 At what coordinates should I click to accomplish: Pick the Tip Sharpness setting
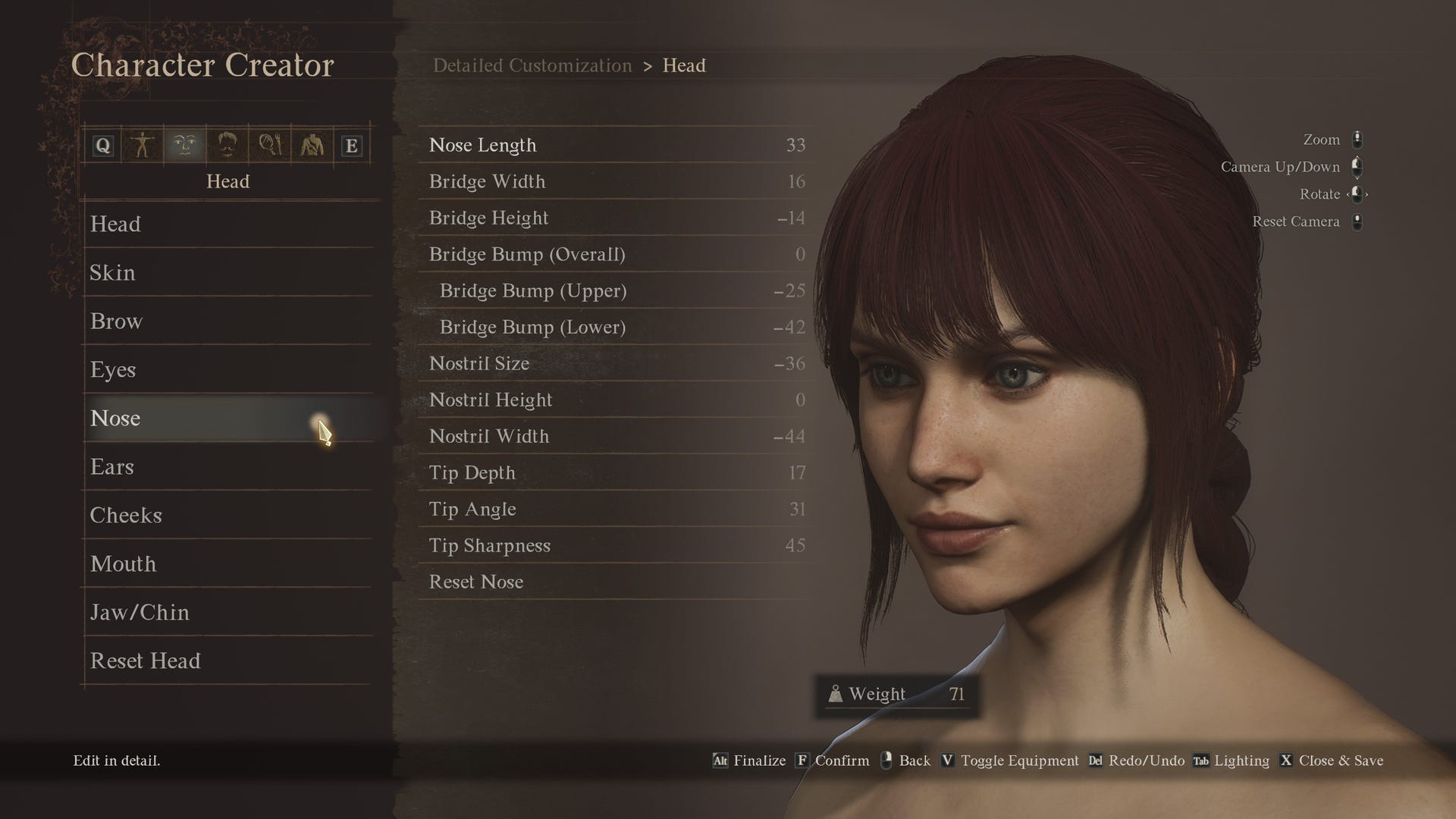coord(489,545)
